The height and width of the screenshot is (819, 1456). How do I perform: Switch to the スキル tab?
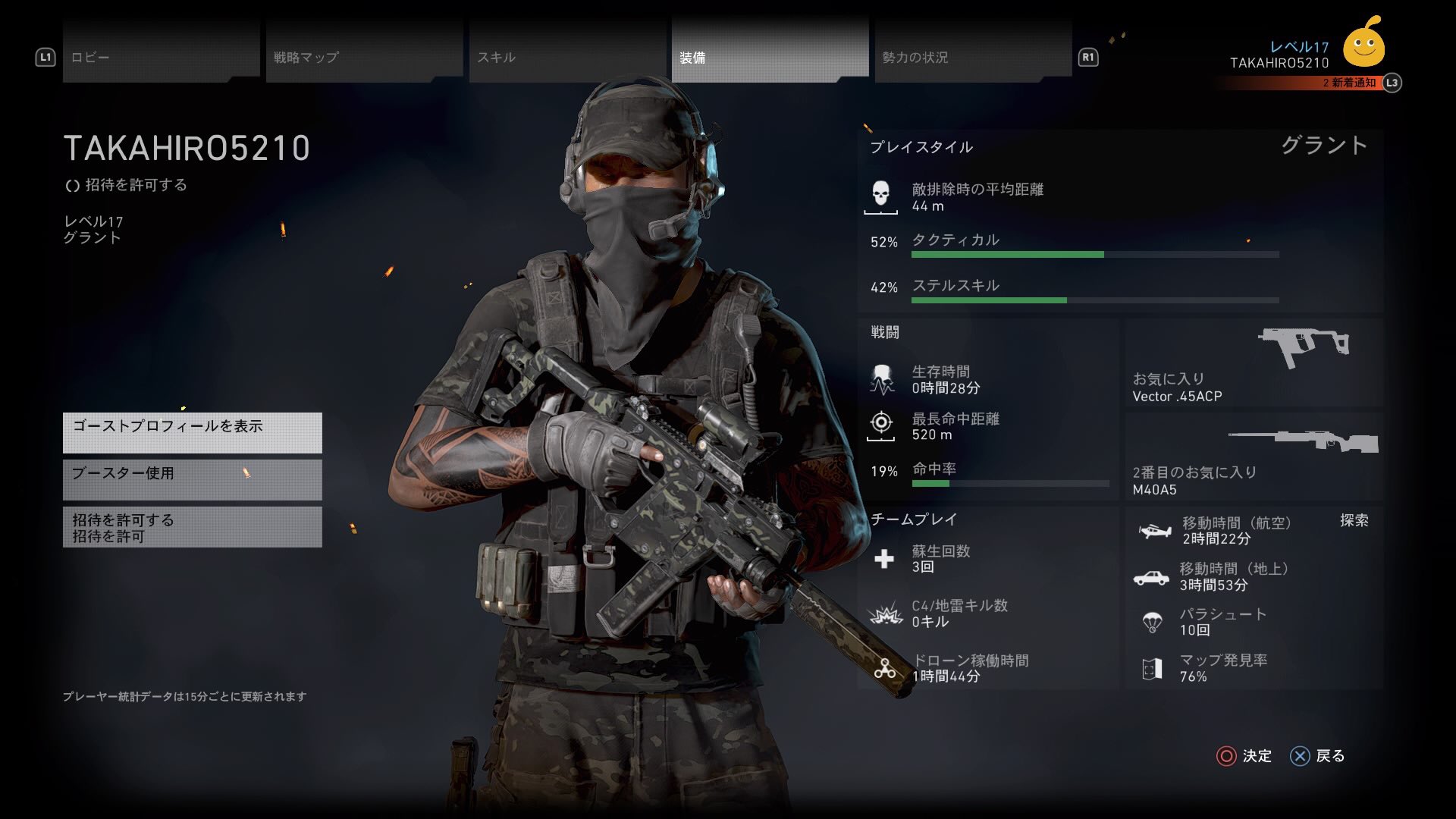[497, 56]
